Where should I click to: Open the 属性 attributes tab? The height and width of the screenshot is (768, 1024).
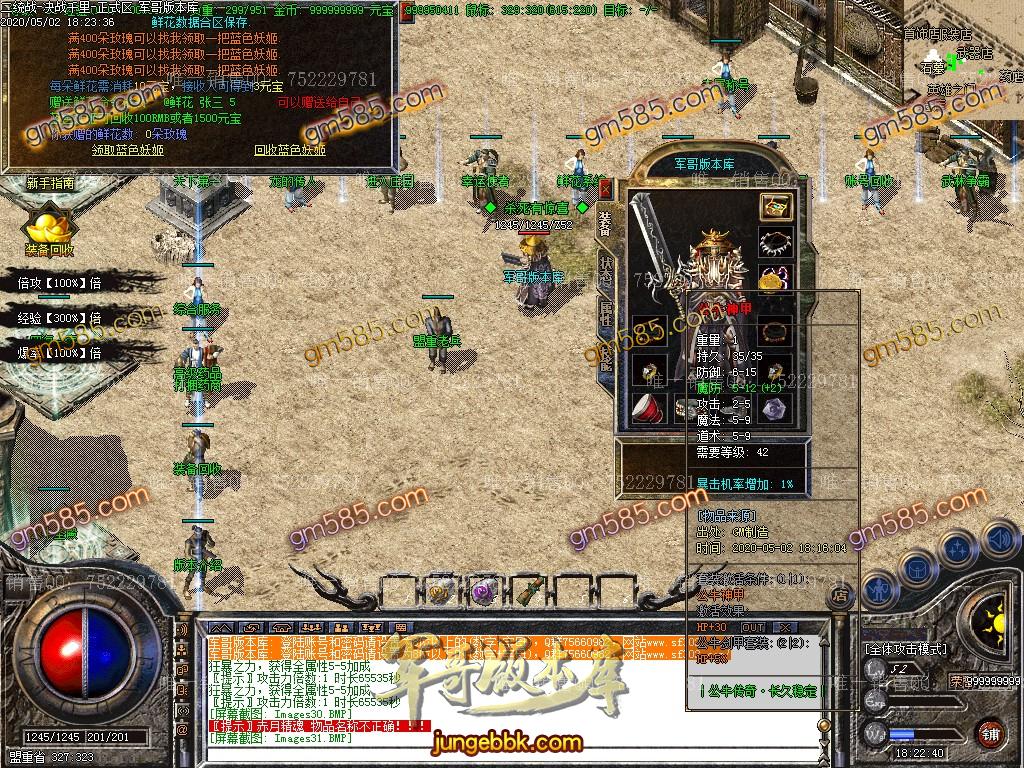coord(606,315)
